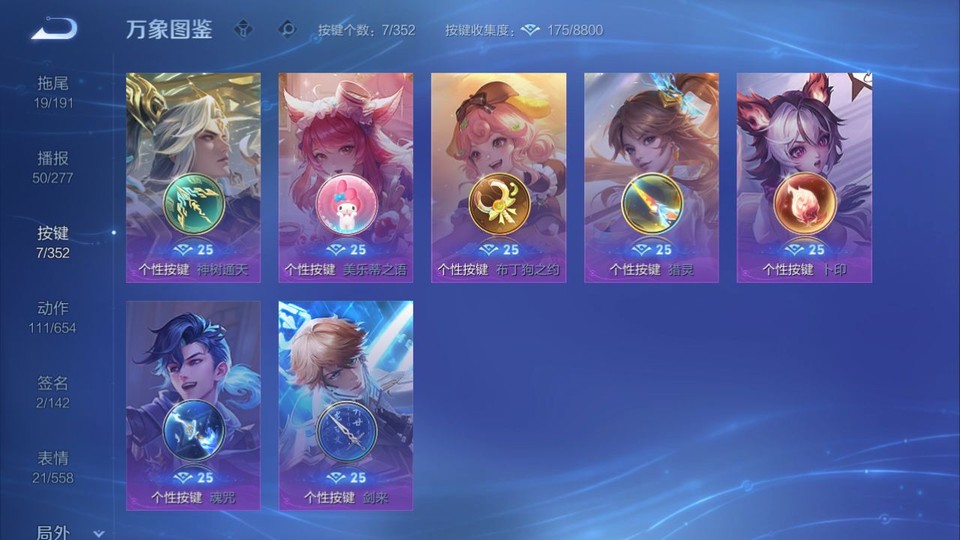Viewport: 960px width, 540px height.
Task: Switch to the 播报 tab
Action: (54, 167)
